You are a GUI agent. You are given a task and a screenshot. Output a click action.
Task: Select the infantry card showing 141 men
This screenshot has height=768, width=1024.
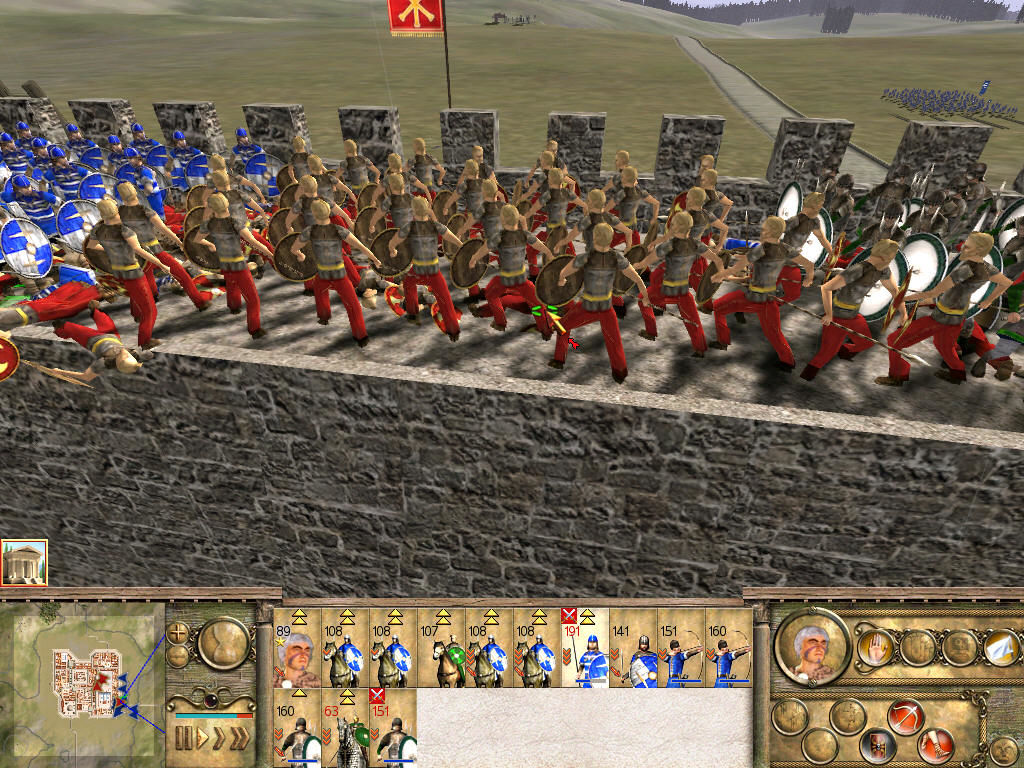coord(633,648)
